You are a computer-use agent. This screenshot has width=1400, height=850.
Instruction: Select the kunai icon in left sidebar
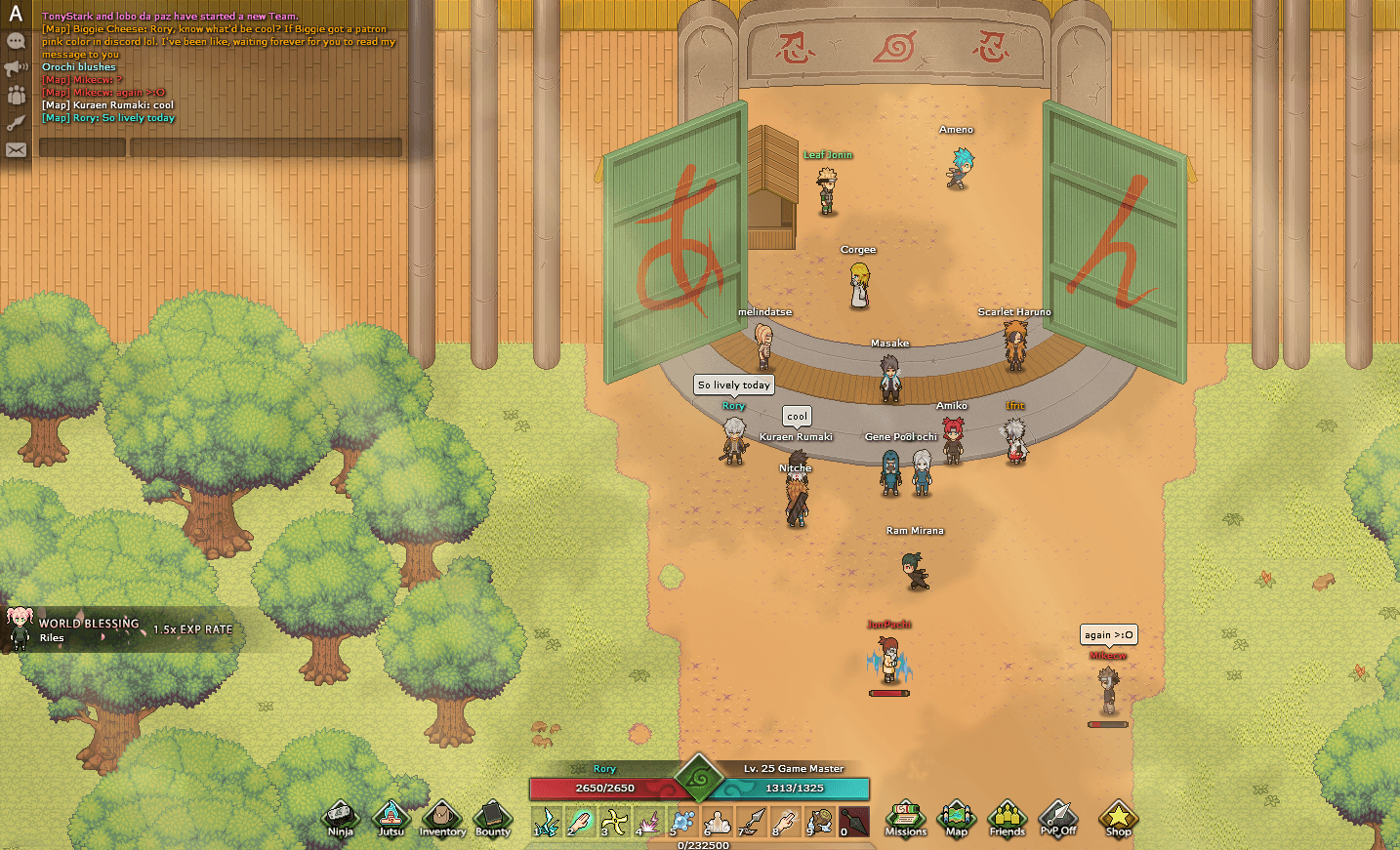point(15,121)
